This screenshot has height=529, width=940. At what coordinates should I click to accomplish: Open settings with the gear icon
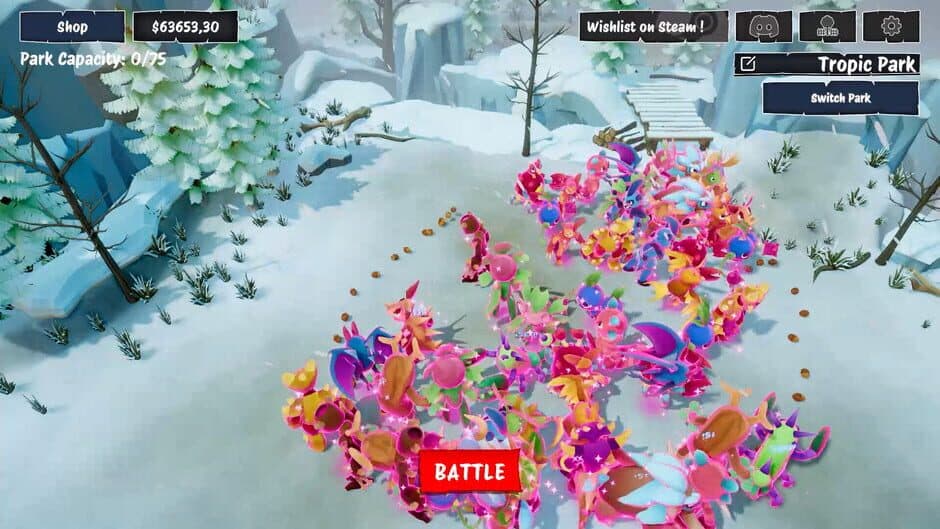point(891,27)
